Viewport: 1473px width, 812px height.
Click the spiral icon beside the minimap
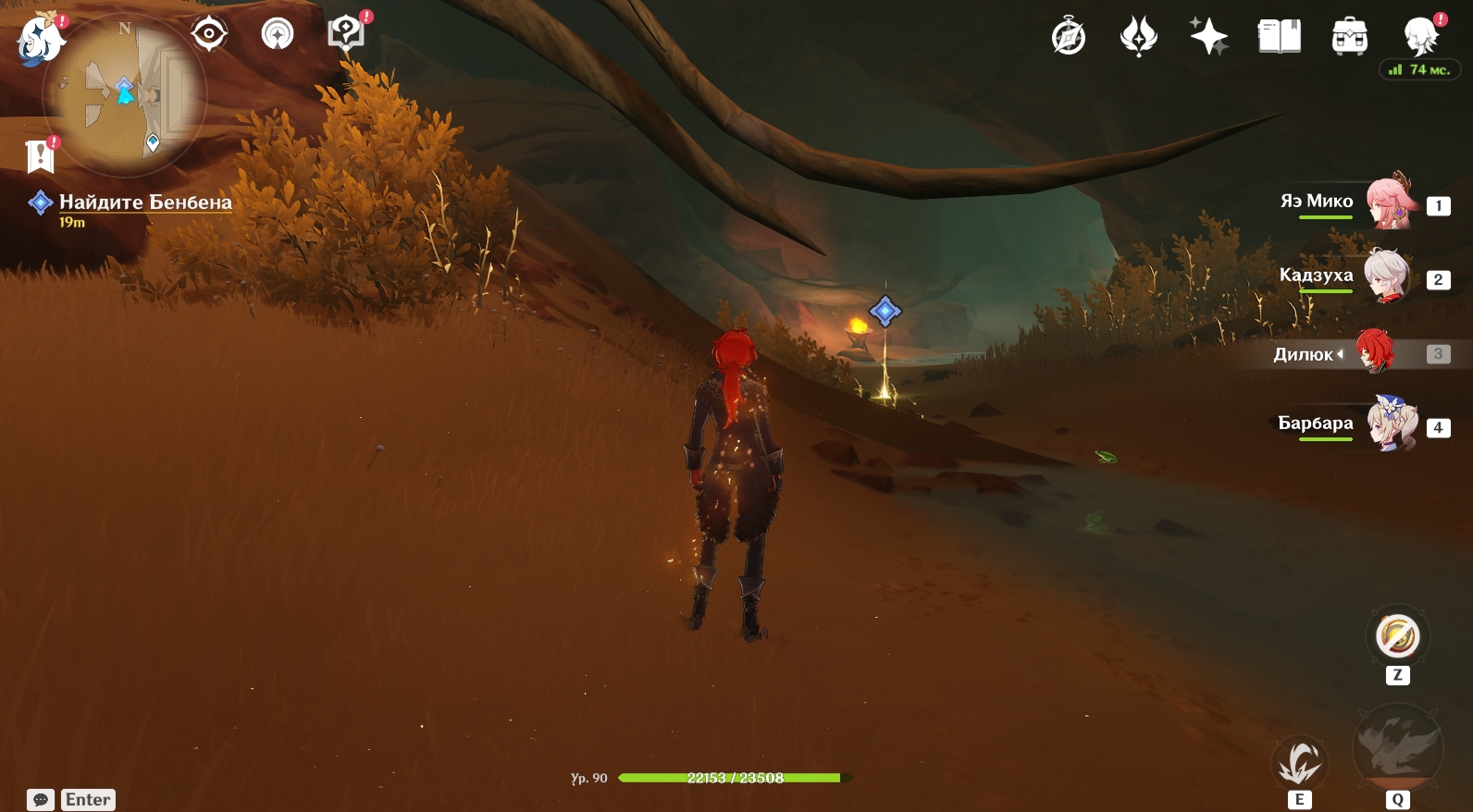(x=278, y=35)
